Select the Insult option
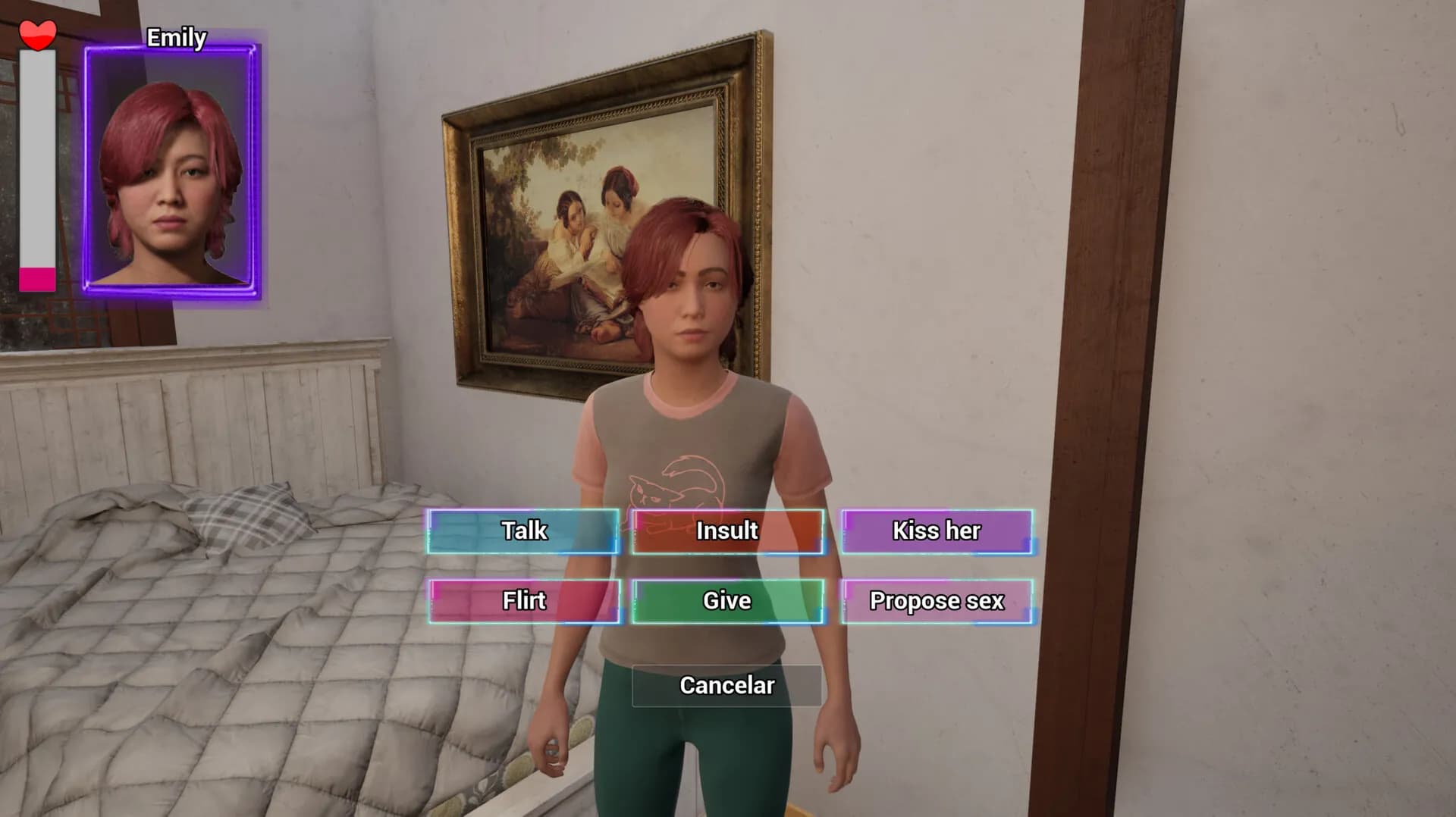Screen dimensions: 1456x817 click(726, 531)
